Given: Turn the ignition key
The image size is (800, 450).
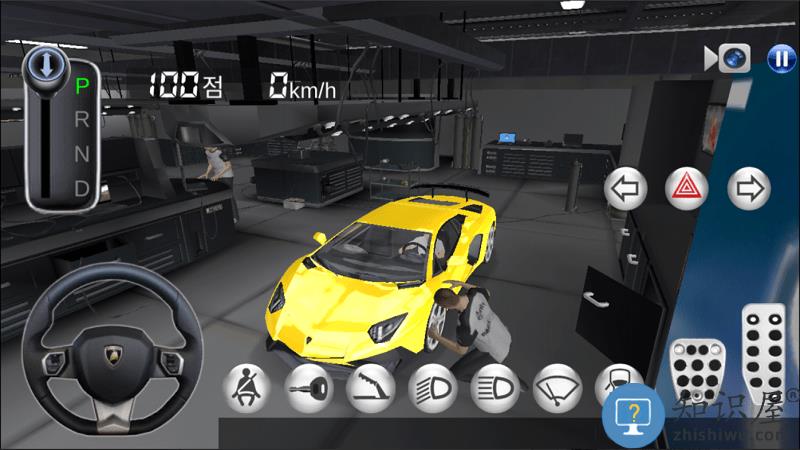Looking at the screenshot, I should pos(309,388).
